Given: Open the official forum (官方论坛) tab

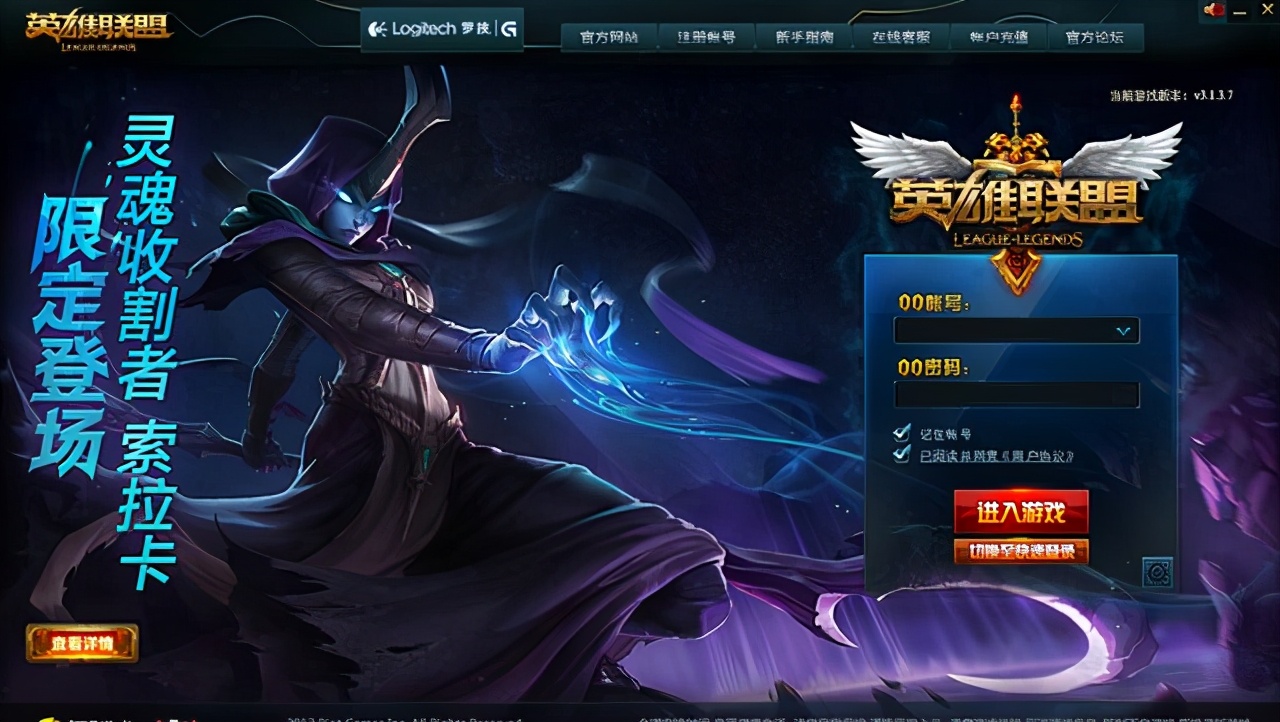Looking at the screenshot, I should point(1096,37).
